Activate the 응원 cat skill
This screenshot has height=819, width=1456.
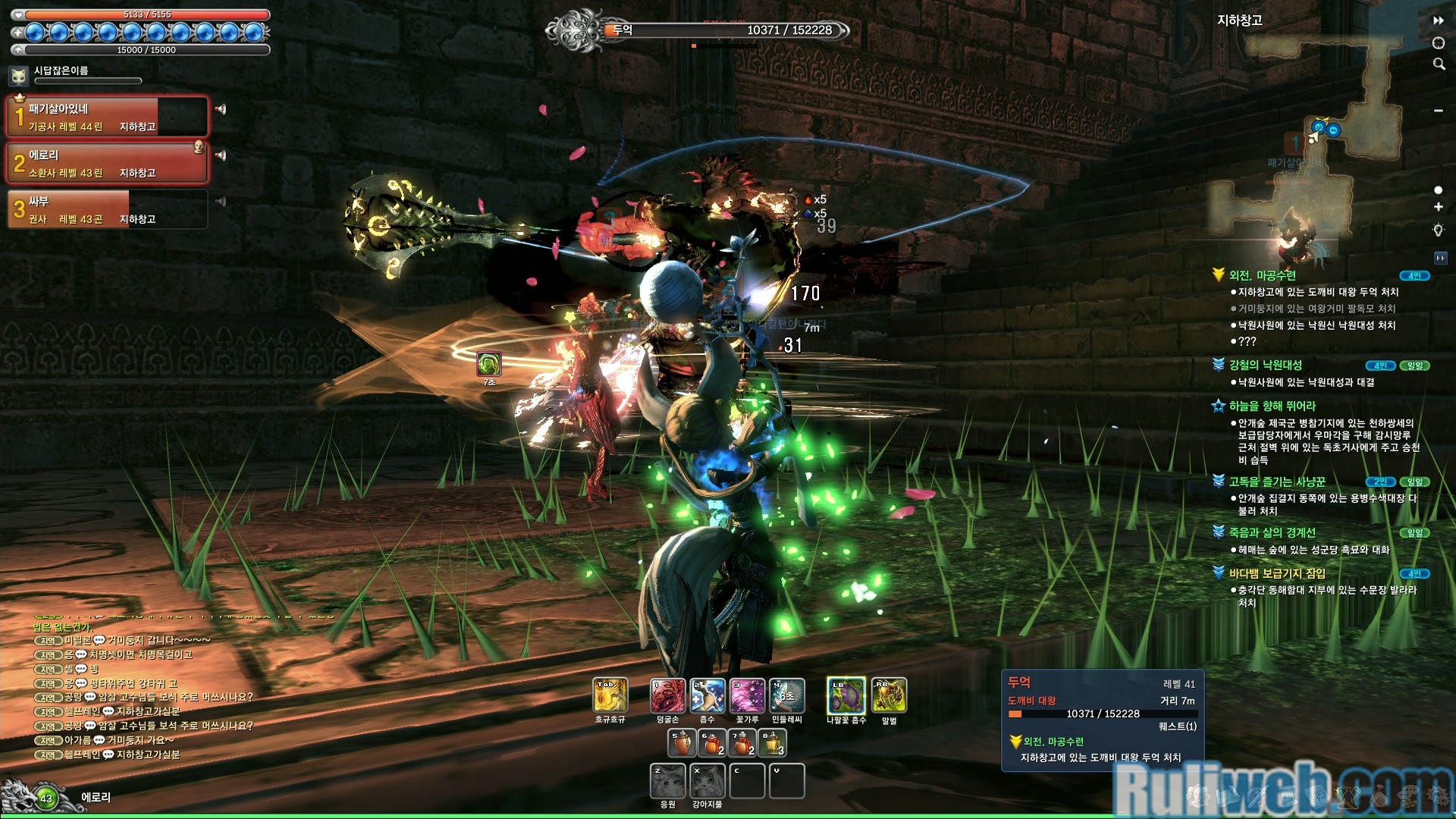tap(667, 781)
